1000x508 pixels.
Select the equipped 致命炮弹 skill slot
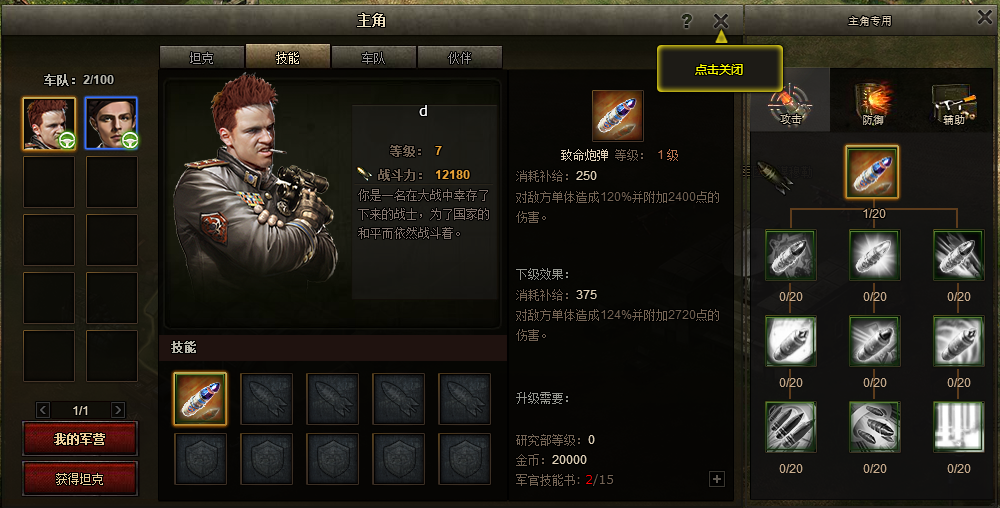click(x=200, y=399)
